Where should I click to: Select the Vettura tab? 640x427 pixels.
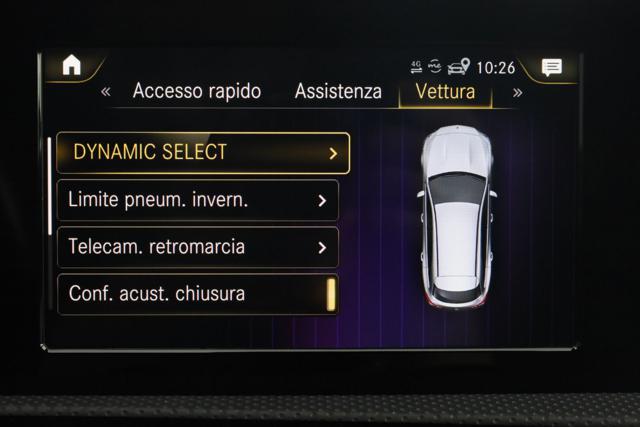click(438, 92)
